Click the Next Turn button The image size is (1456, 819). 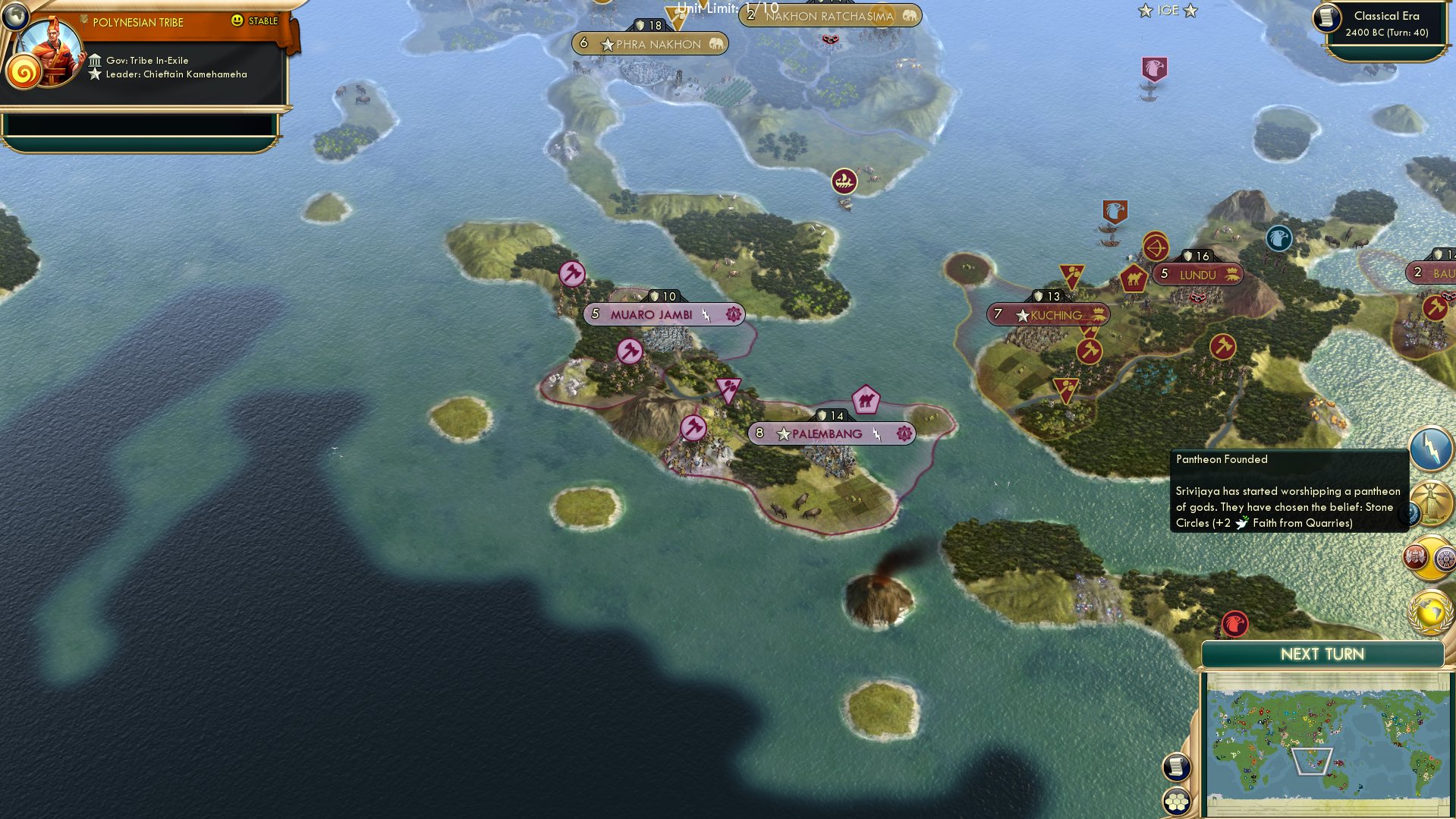(x=1321, y=653)
